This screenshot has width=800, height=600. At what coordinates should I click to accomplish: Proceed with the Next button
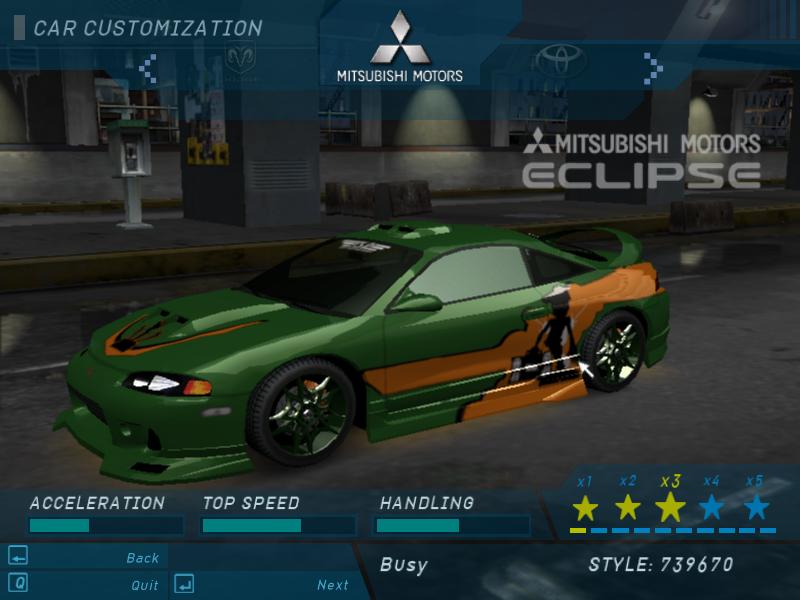[332, 585]
